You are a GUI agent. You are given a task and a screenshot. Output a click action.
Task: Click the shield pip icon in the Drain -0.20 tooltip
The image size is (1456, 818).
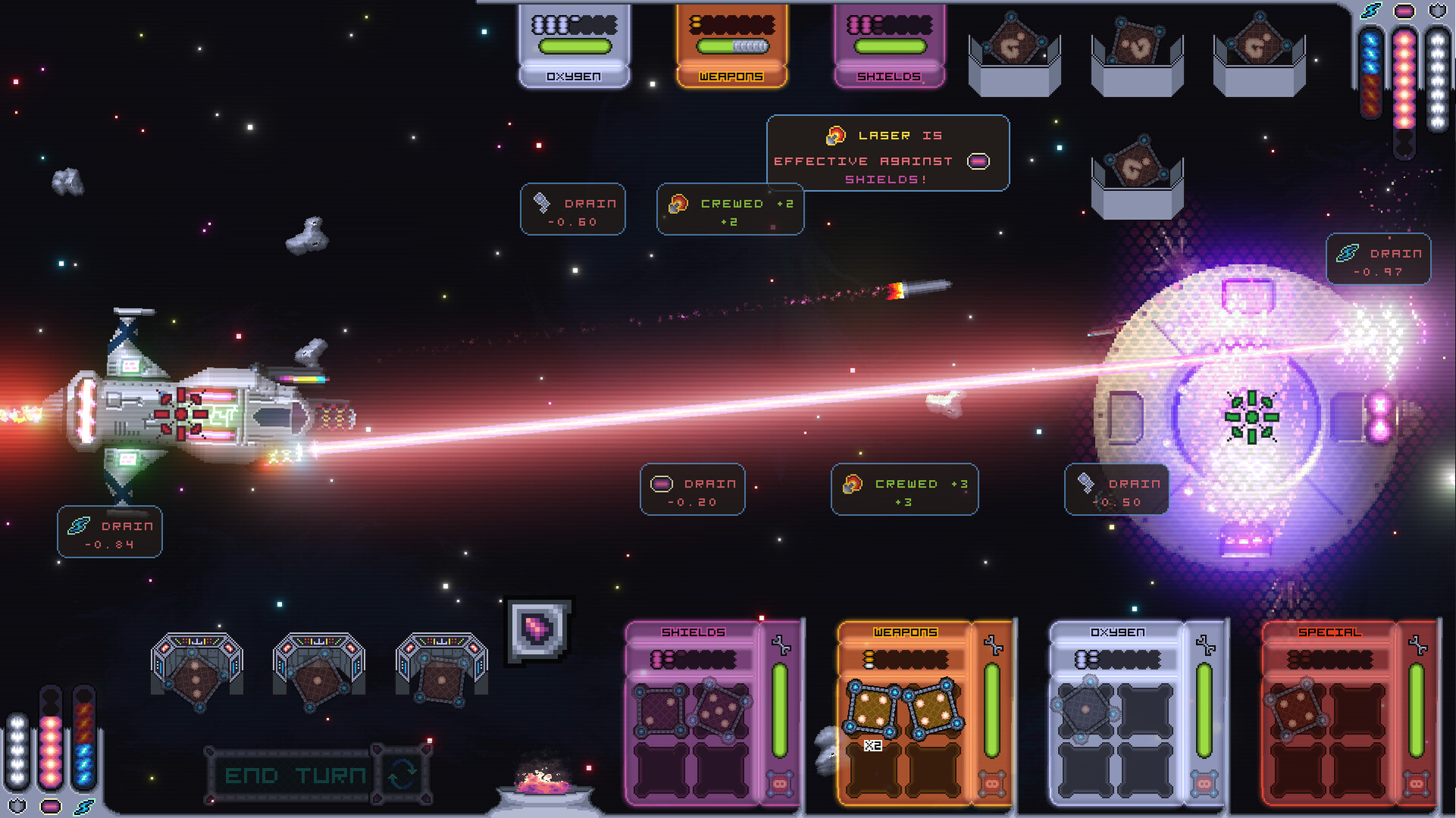click(661, 483)
